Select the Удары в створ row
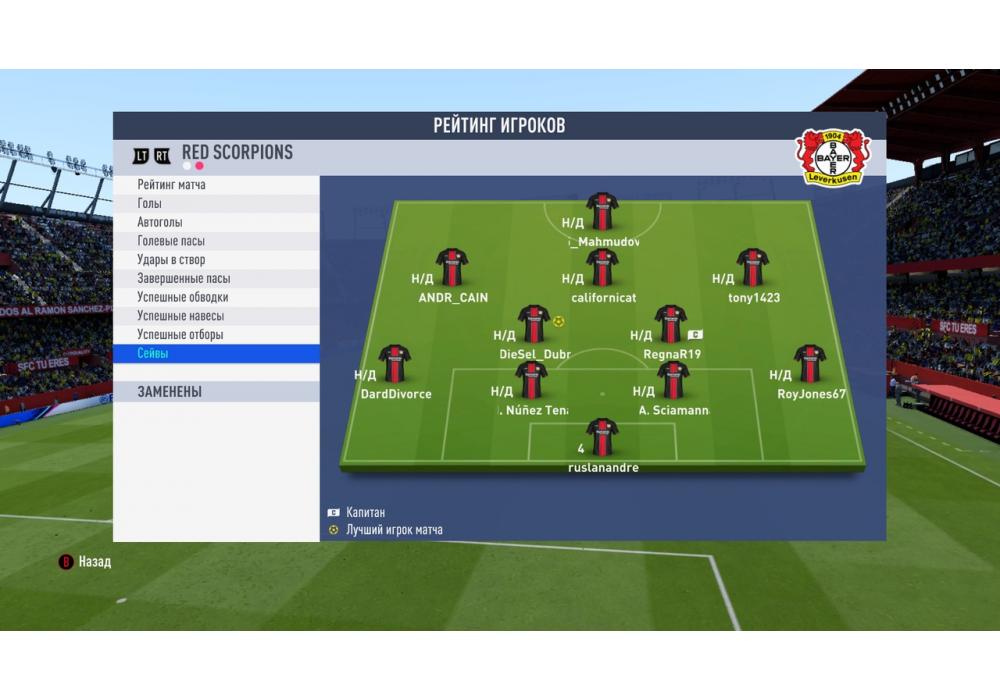Viewport: 1000px width, 700px height. pyautogui.click(x=216, y=260)
